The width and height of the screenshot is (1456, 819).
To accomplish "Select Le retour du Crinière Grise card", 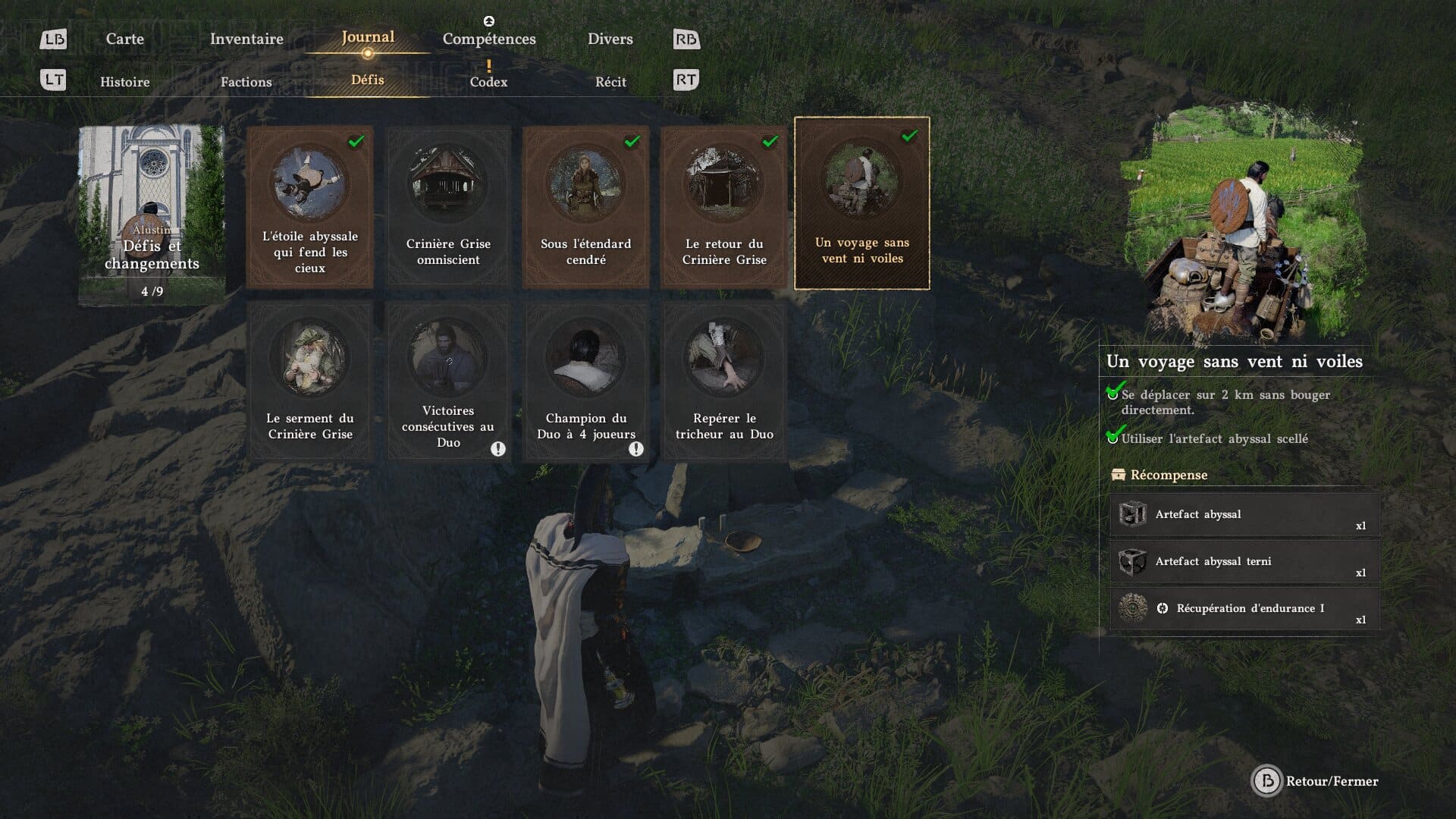I will [723, 206].
